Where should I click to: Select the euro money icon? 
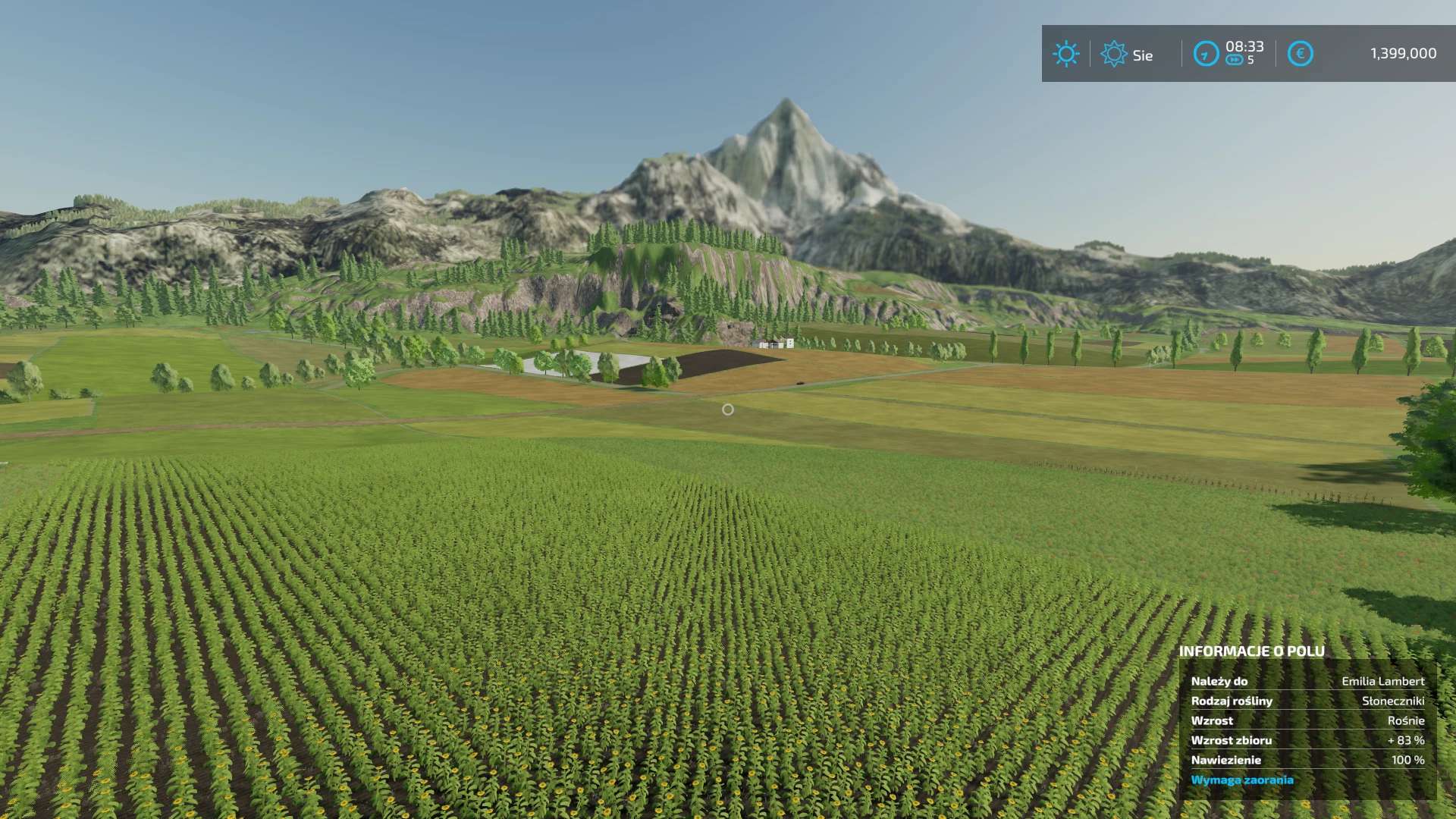coord(1300,54)
